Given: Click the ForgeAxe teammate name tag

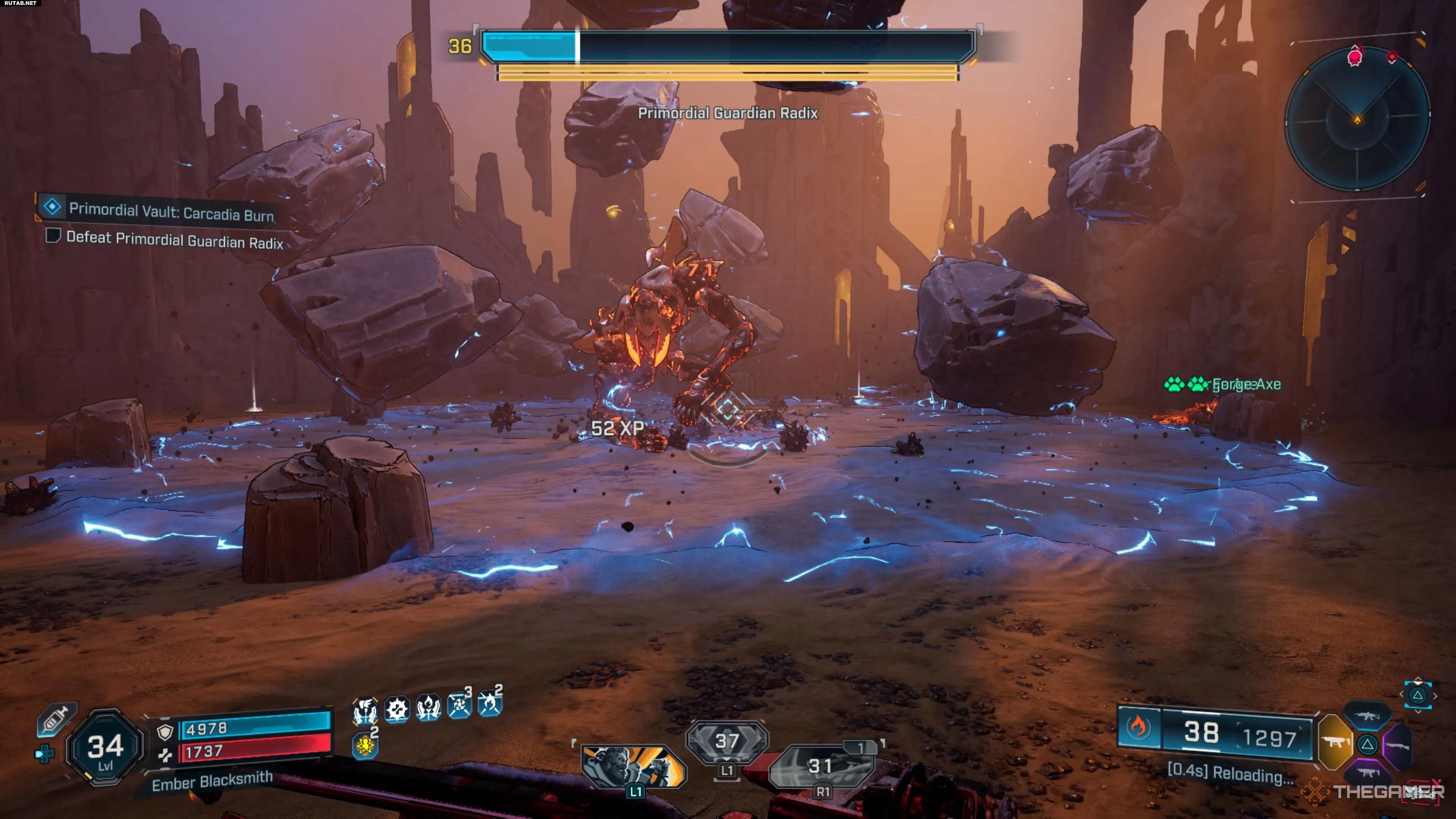Looking at the screenshot, I should [x=1246, y=385].
